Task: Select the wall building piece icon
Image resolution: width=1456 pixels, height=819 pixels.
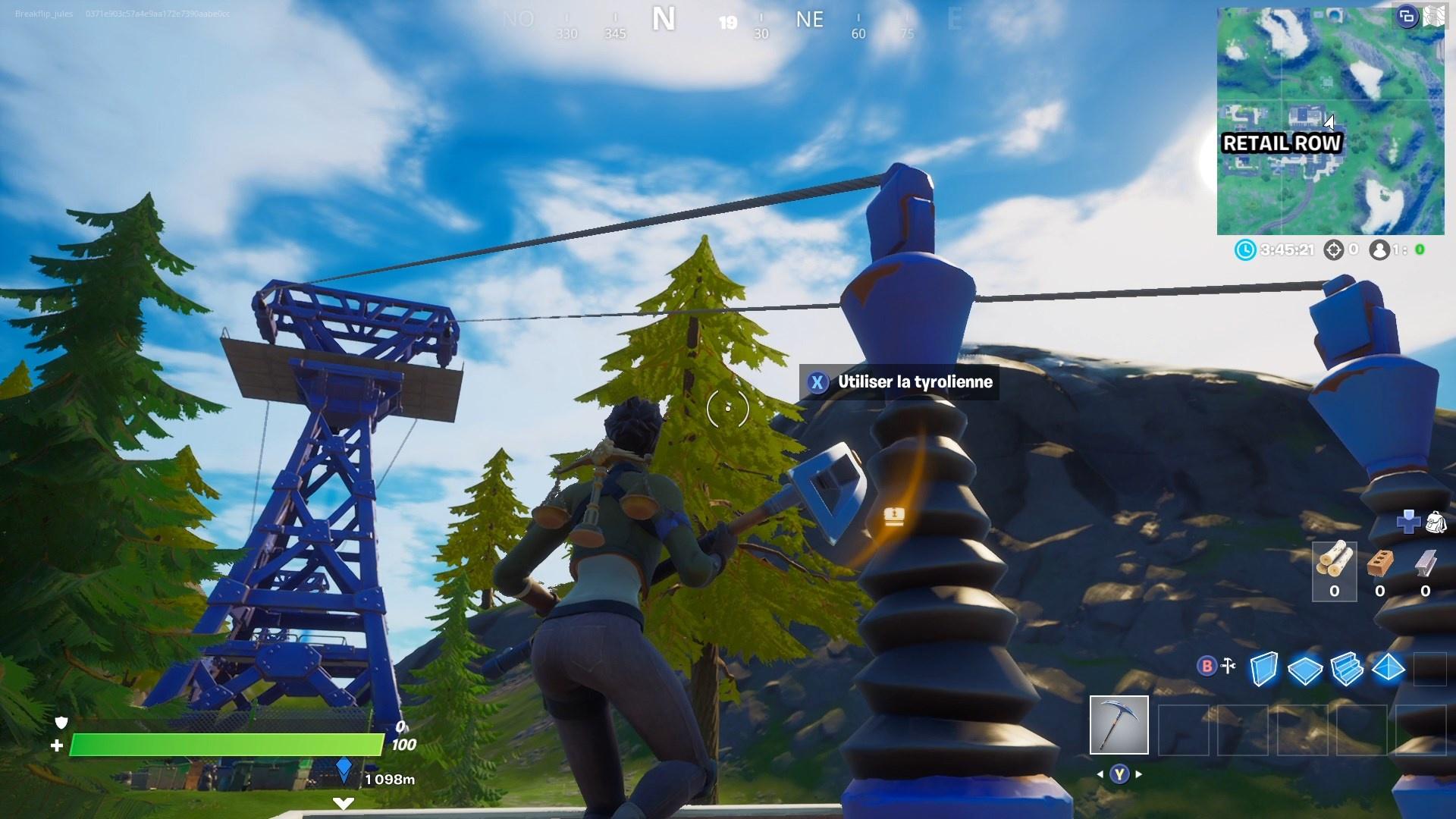Action: point(1264,669)
